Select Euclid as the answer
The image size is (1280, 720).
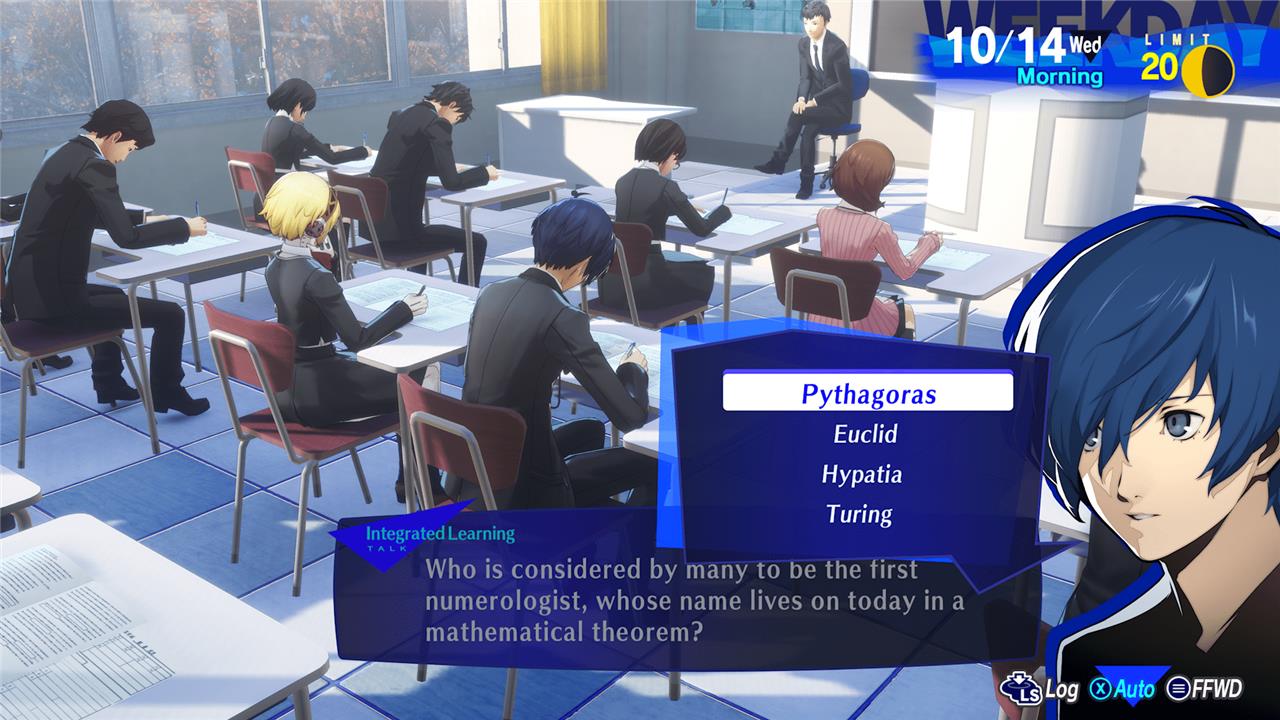pos(865,434)
